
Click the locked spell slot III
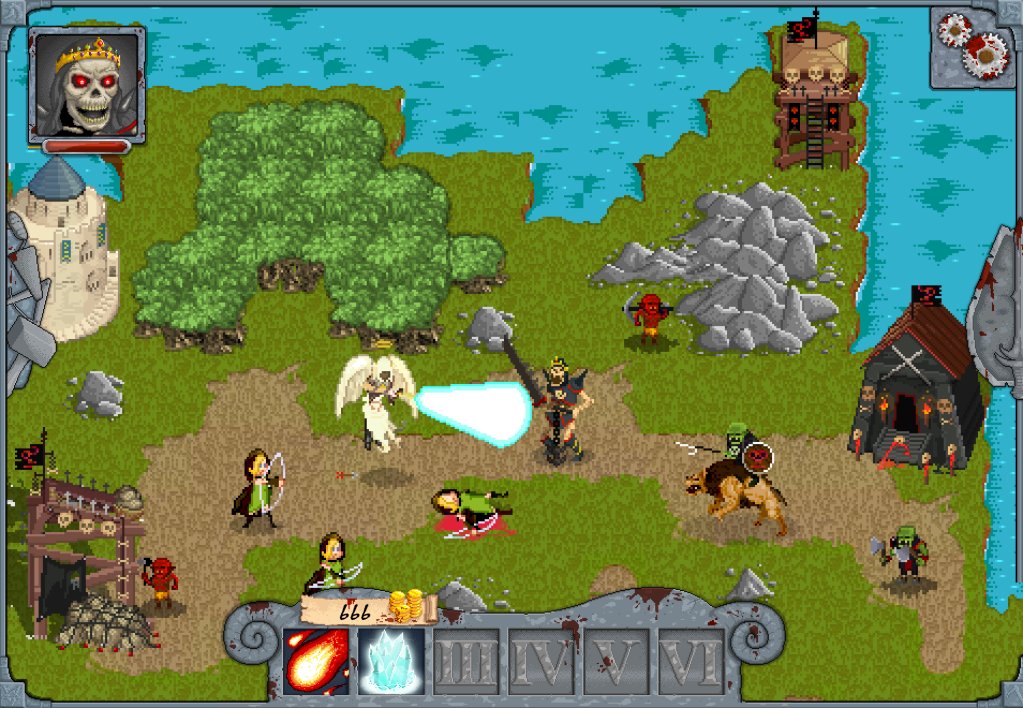(x=466, y=661)
